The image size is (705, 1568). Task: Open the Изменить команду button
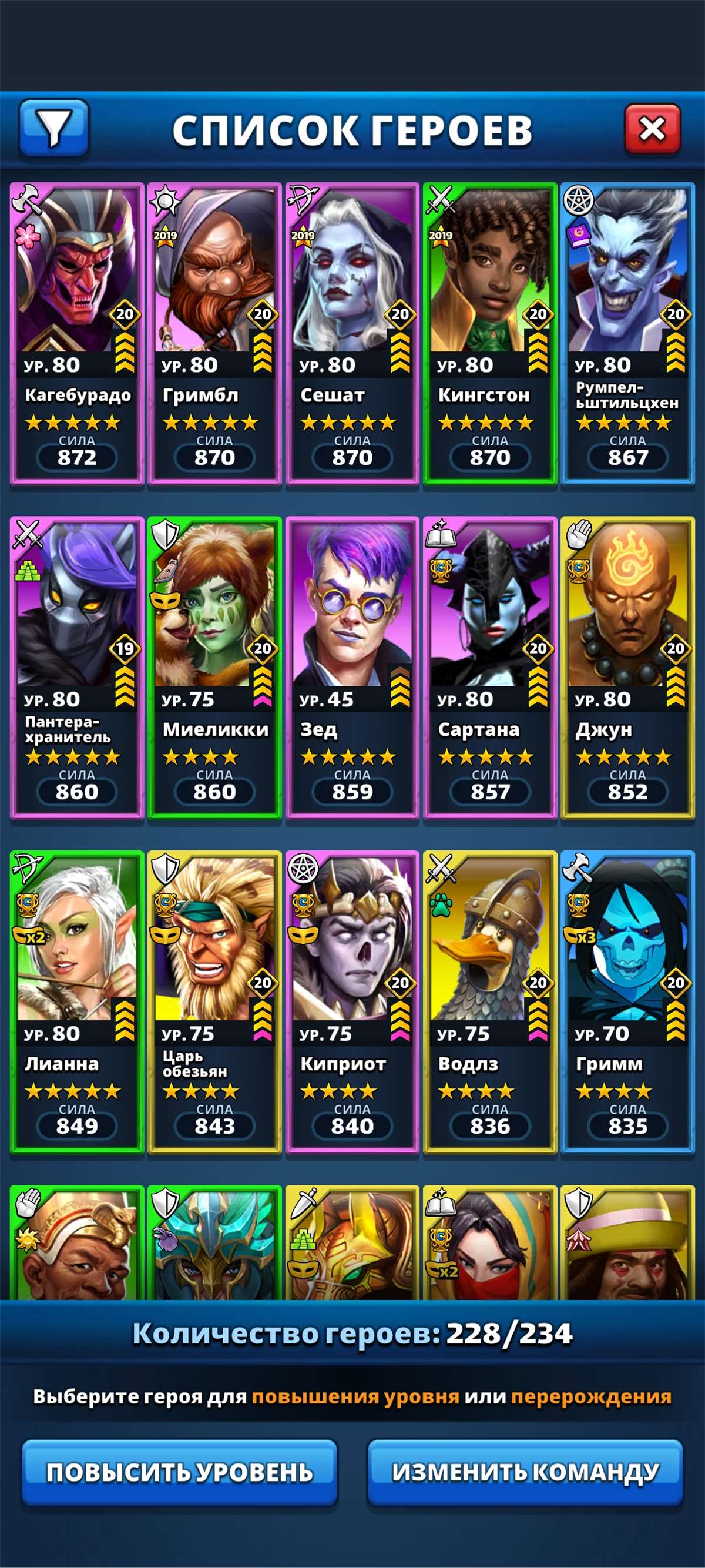pyautogui.click(x=525, y=1472)
